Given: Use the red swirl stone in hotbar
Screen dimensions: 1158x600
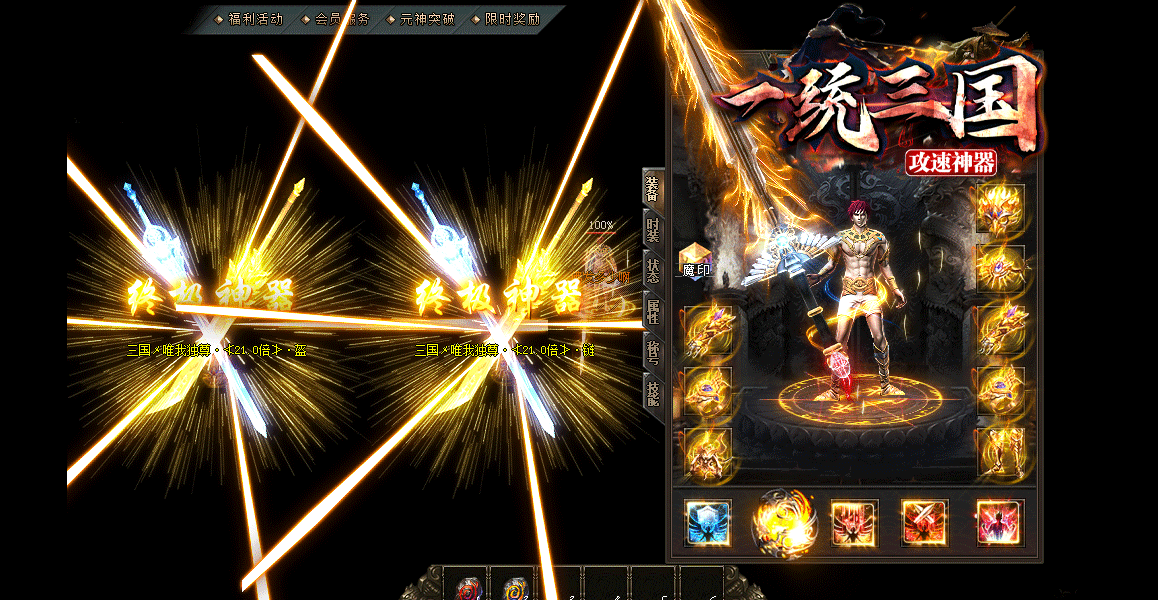Looking at the screenshot, I should click(x=467, y=589).
